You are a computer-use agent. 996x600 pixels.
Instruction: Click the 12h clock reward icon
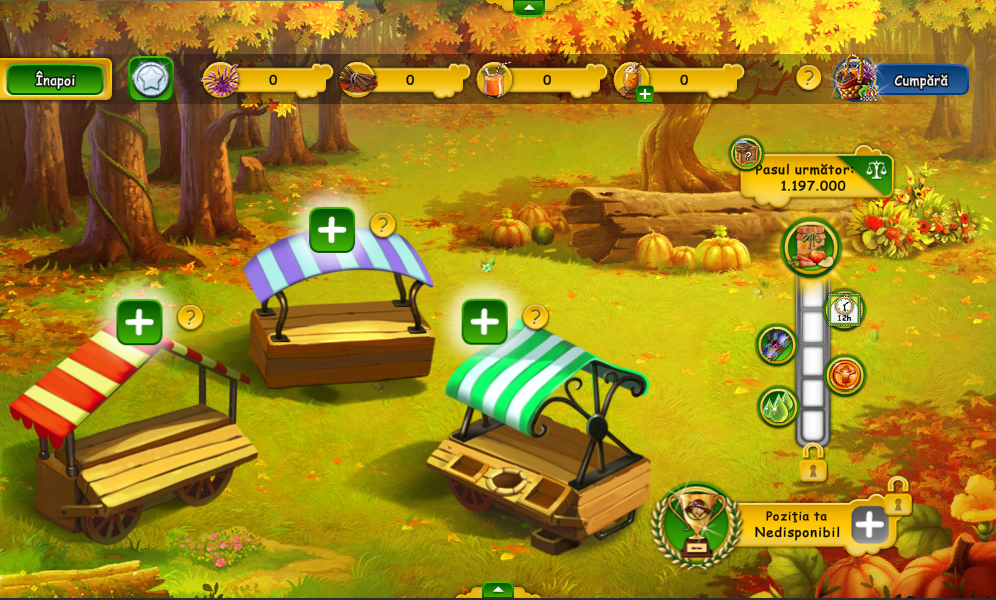(x=844, y=309)
